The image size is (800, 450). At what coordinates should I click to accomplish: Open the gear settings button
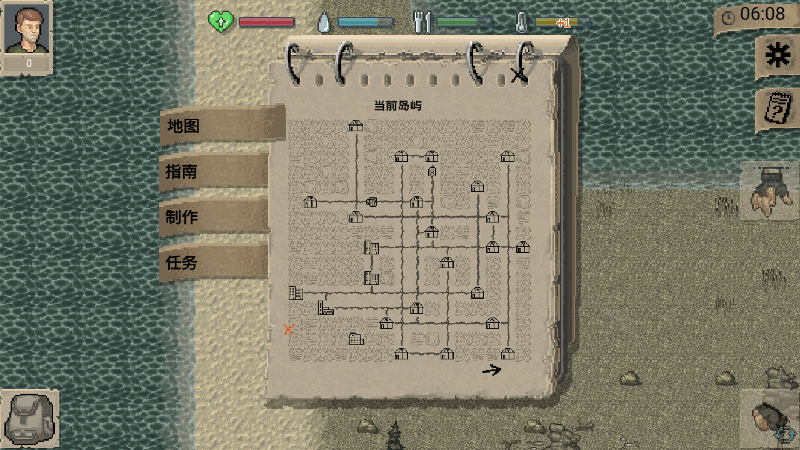[x=772, y=57]
